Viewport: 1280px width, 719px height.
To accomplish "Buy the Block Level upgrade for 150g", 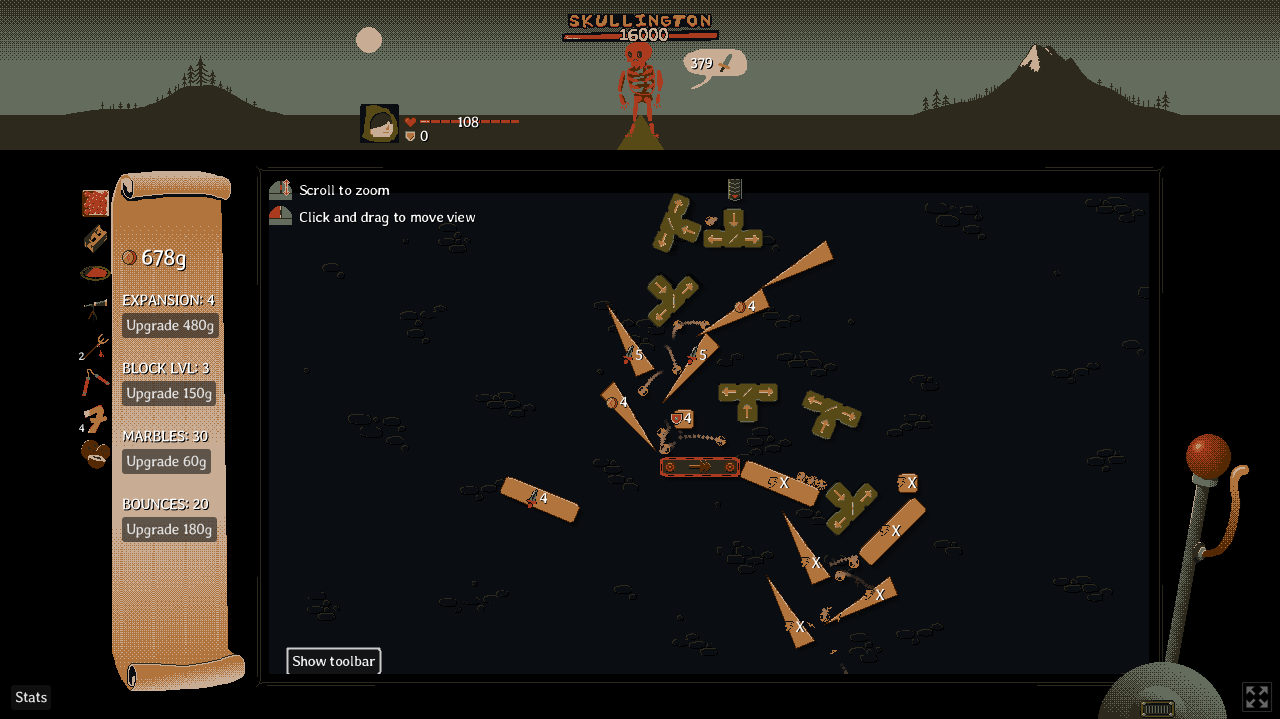I will coord(169,394).
